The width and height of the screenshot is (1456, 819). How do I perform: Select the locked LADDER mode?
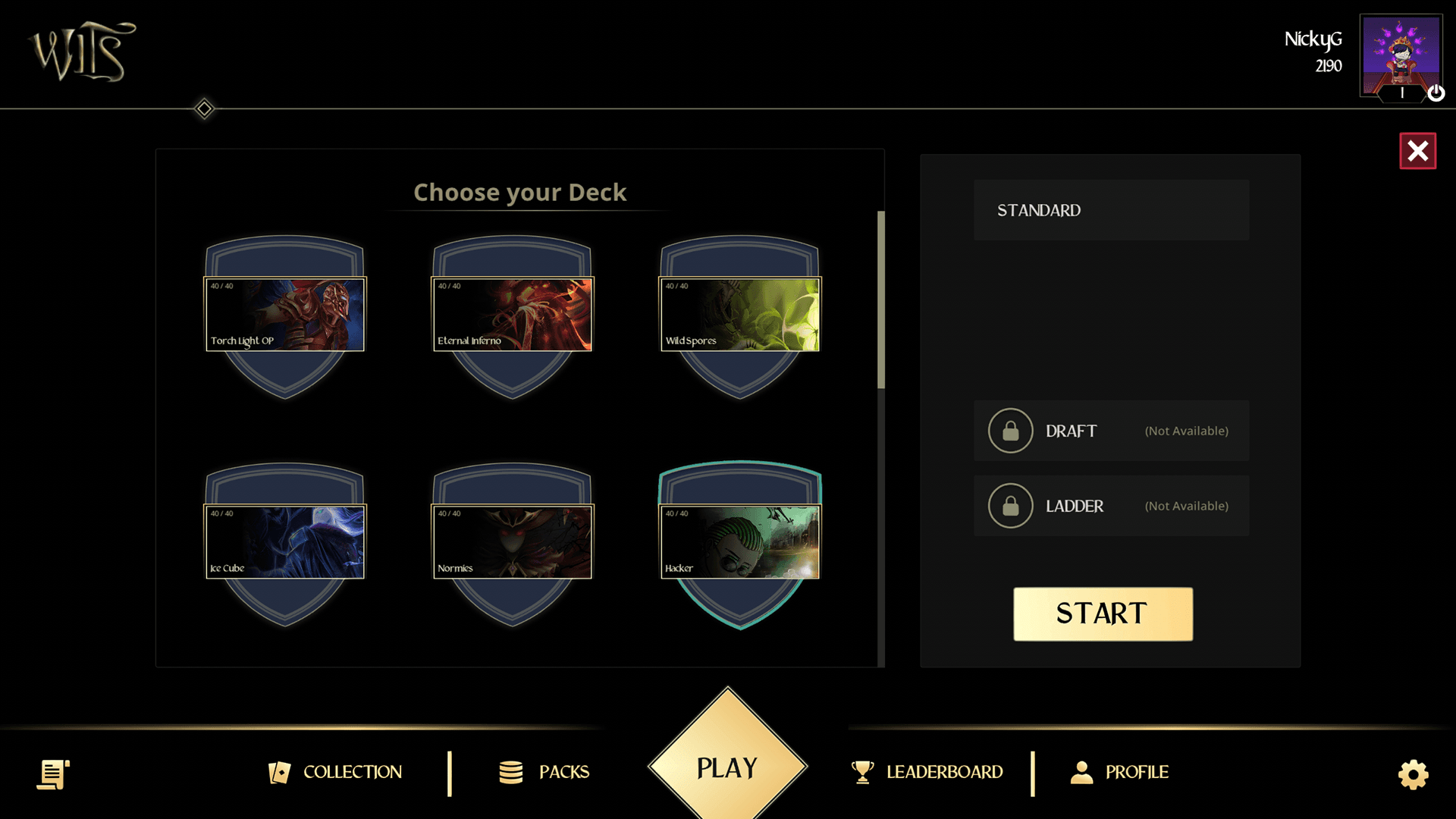pyautogui.click(x=1111, y=506)
